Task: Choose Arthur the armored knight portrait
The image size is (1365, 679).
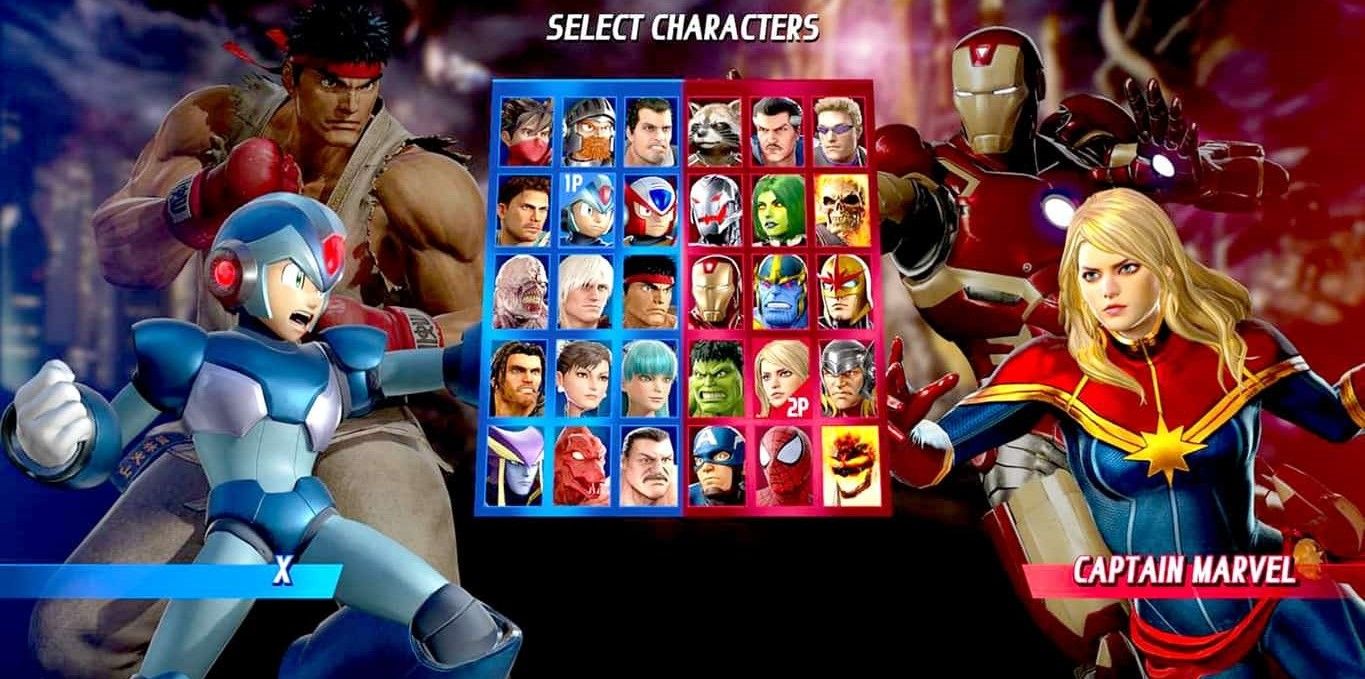Action: pos(588,132)
